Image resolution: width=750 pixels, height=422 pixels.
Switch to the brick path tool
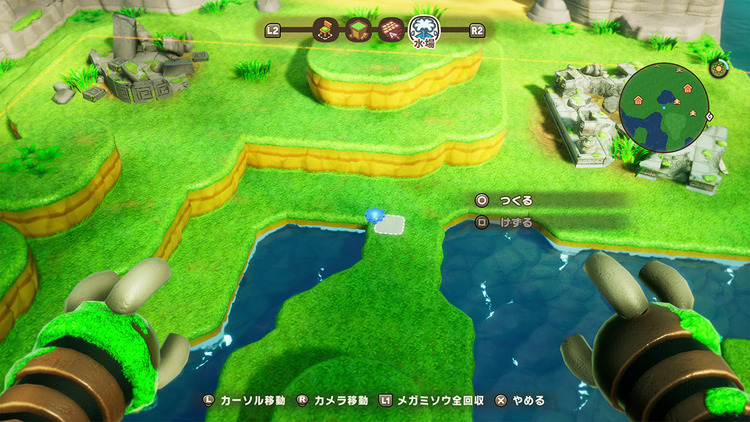(390, 30)
